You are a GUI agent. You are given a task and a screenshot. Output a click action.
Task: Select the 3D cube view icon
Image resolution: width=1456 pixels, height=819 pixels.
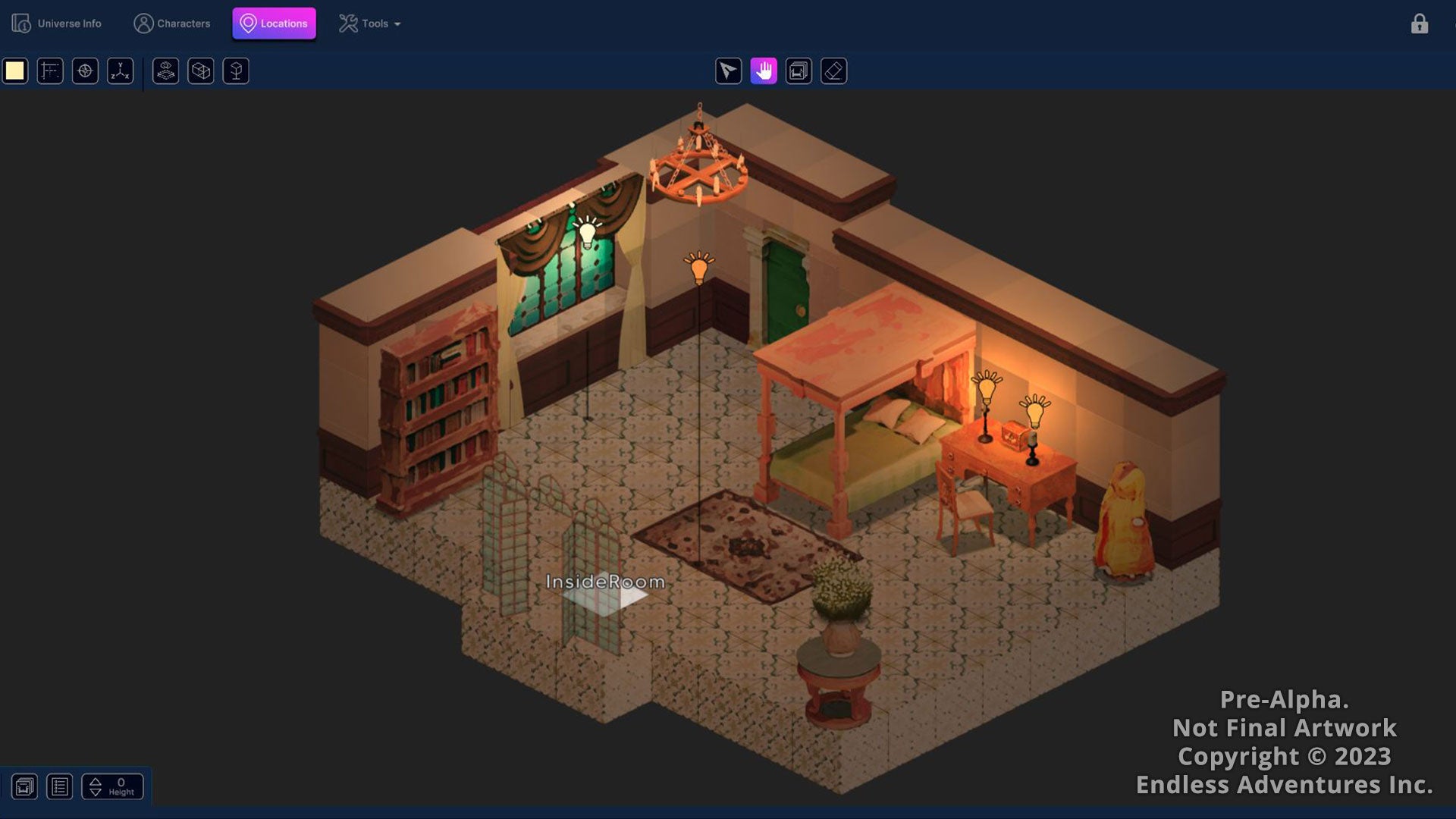click(200, 71)
